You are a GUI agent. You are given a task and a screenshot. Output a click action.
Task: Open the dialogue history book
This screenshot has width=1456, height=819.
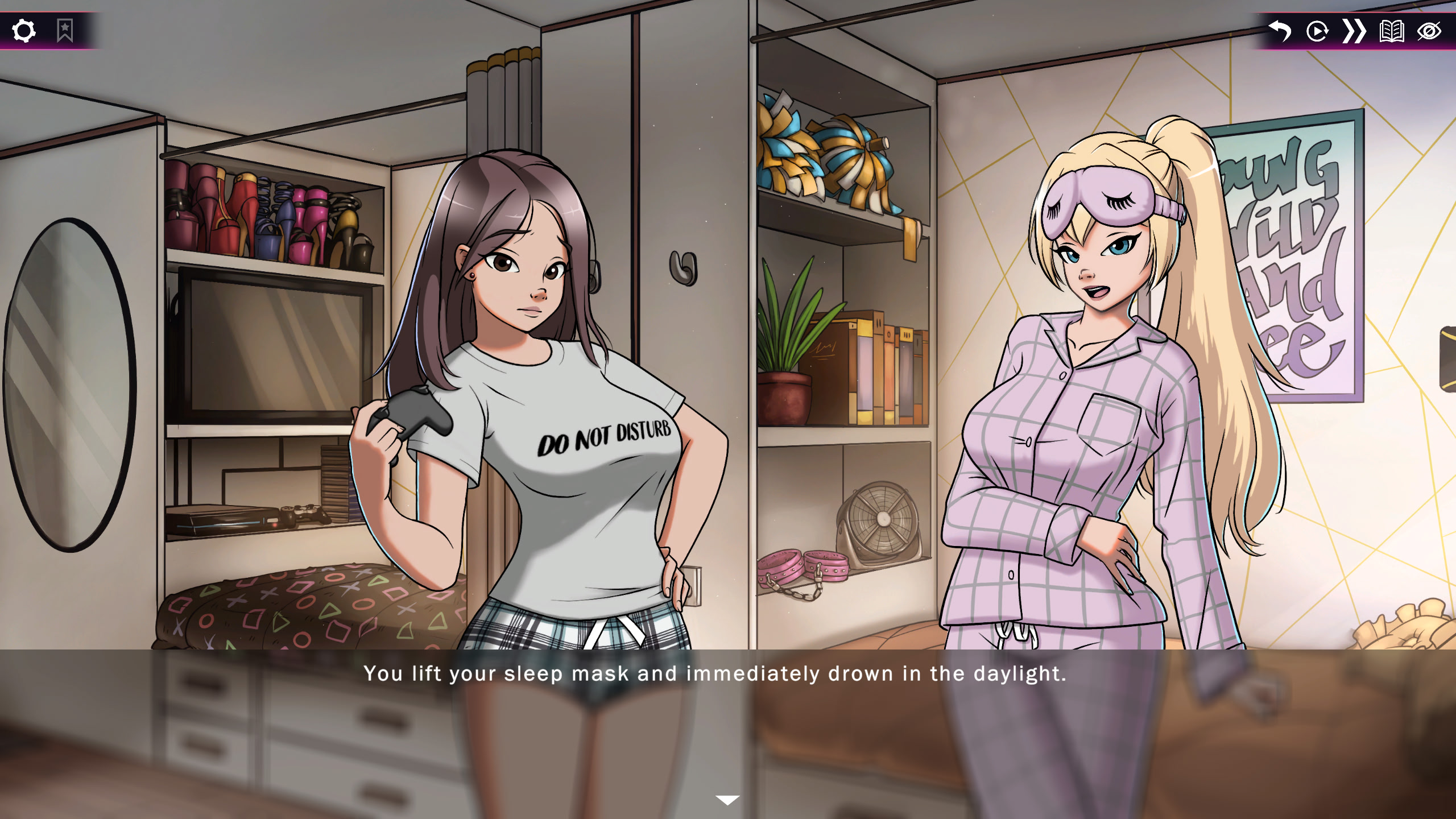tap(1392, 31)
